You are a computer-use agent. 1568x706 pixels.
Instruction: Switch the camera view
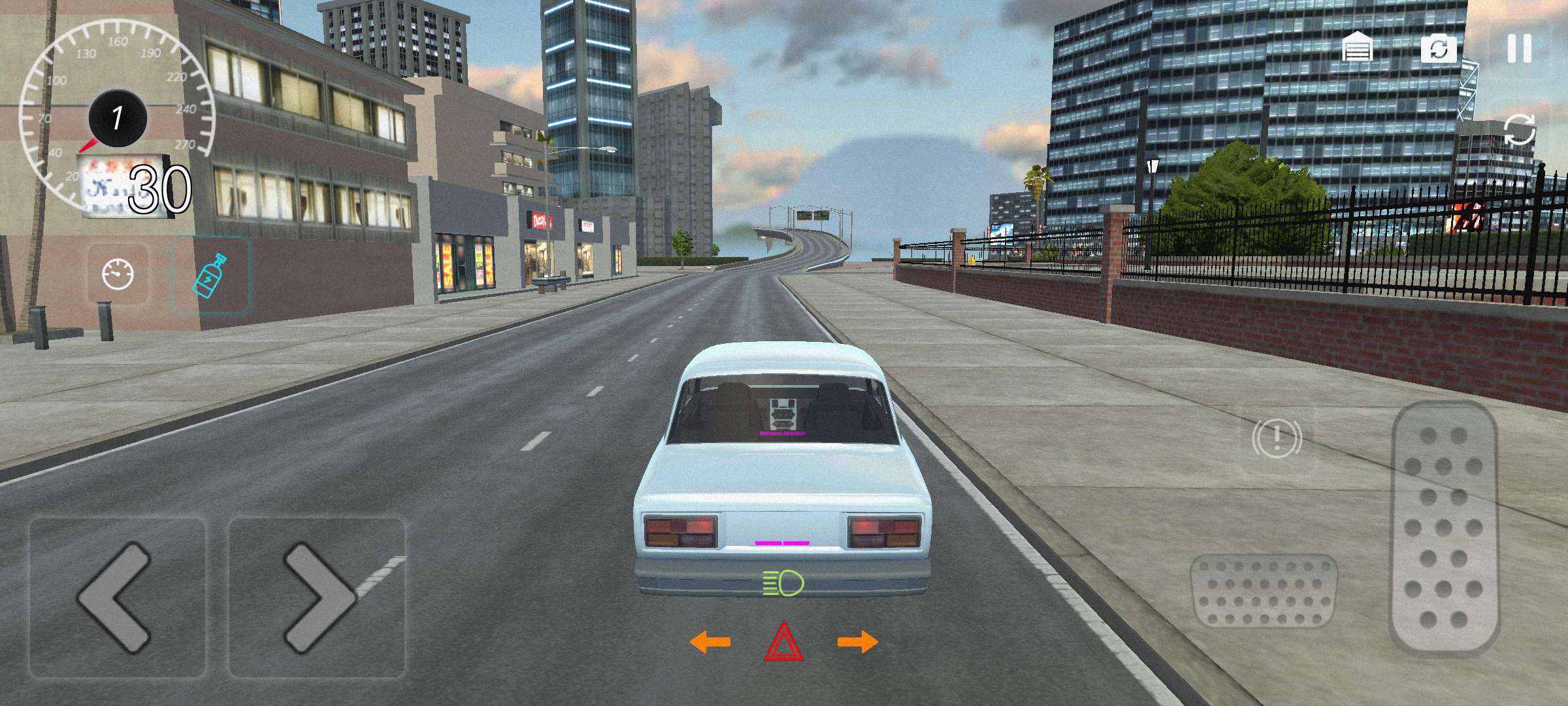(1439, 49)
